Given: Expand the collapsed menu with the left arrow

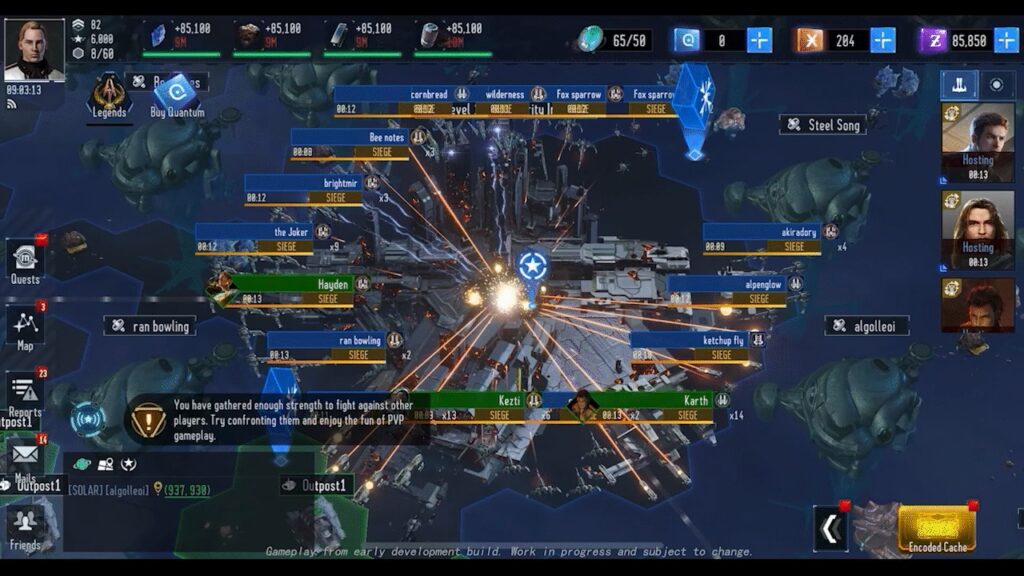Looking at the screenshot, I should pos(830,528).
